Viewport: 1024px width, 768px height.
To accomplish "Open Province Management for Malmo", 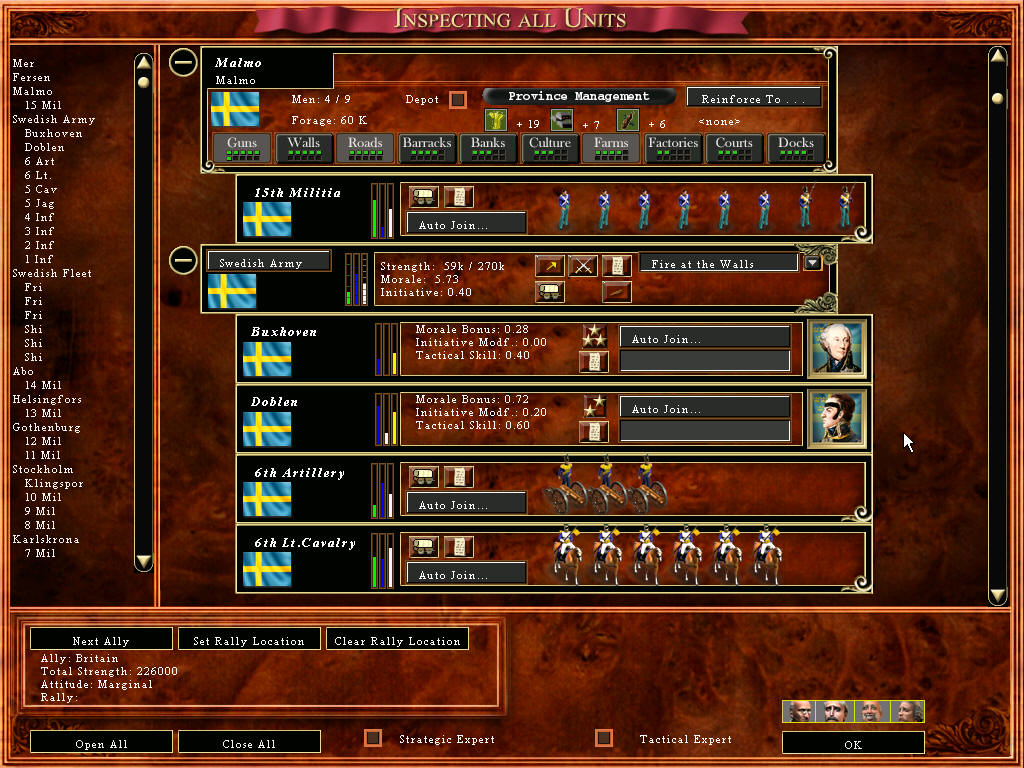I will [578, 96].
